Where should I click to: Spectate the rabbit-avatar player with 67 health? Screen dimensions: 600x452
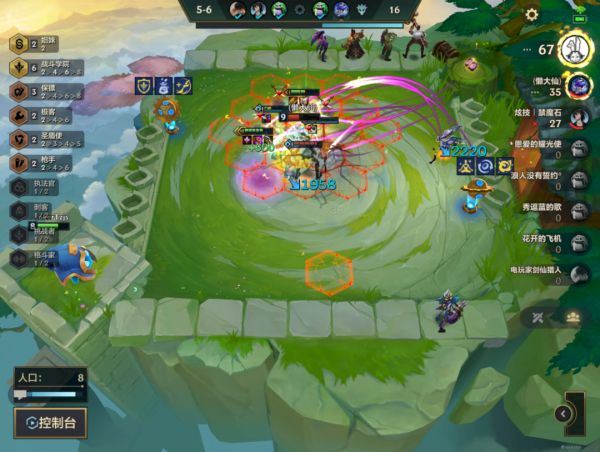click(x=574, y=49)
